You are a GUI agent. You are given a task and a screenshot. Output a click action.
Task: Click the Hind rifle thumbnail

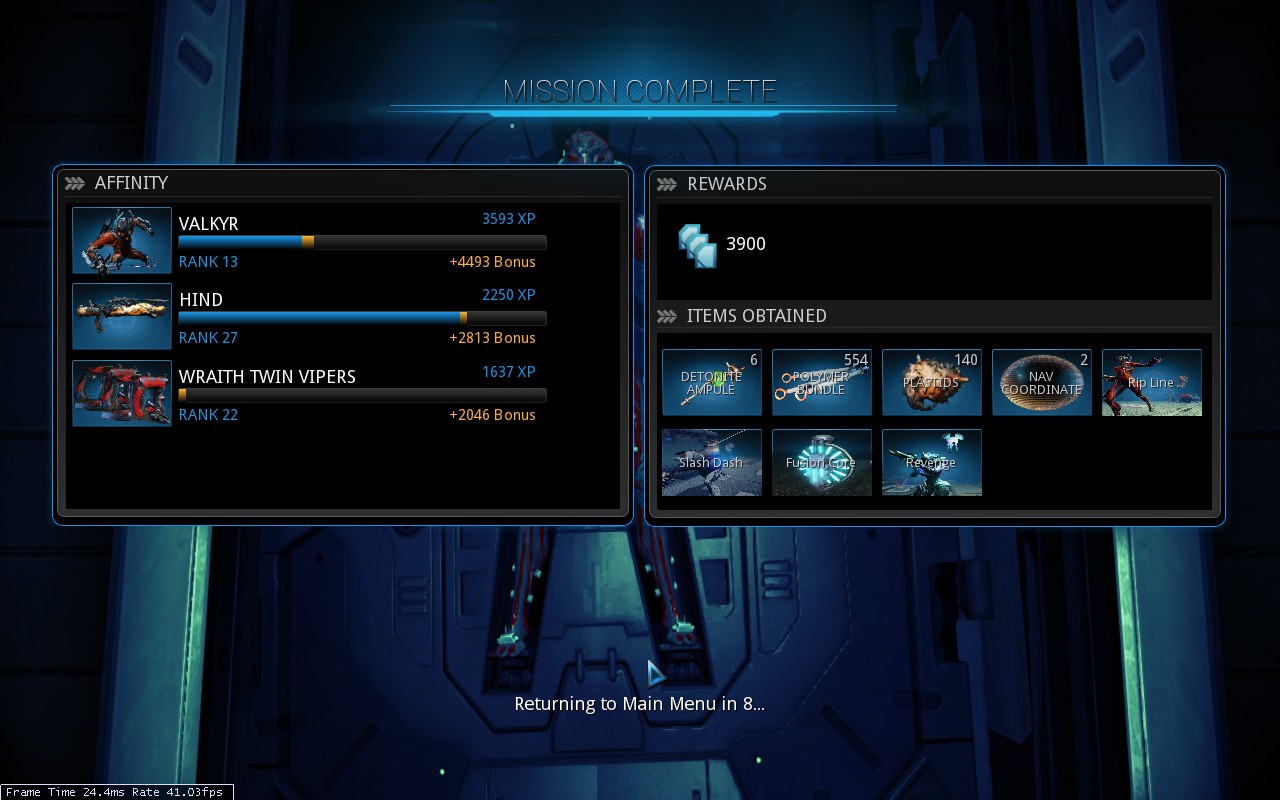click(122, 316)
